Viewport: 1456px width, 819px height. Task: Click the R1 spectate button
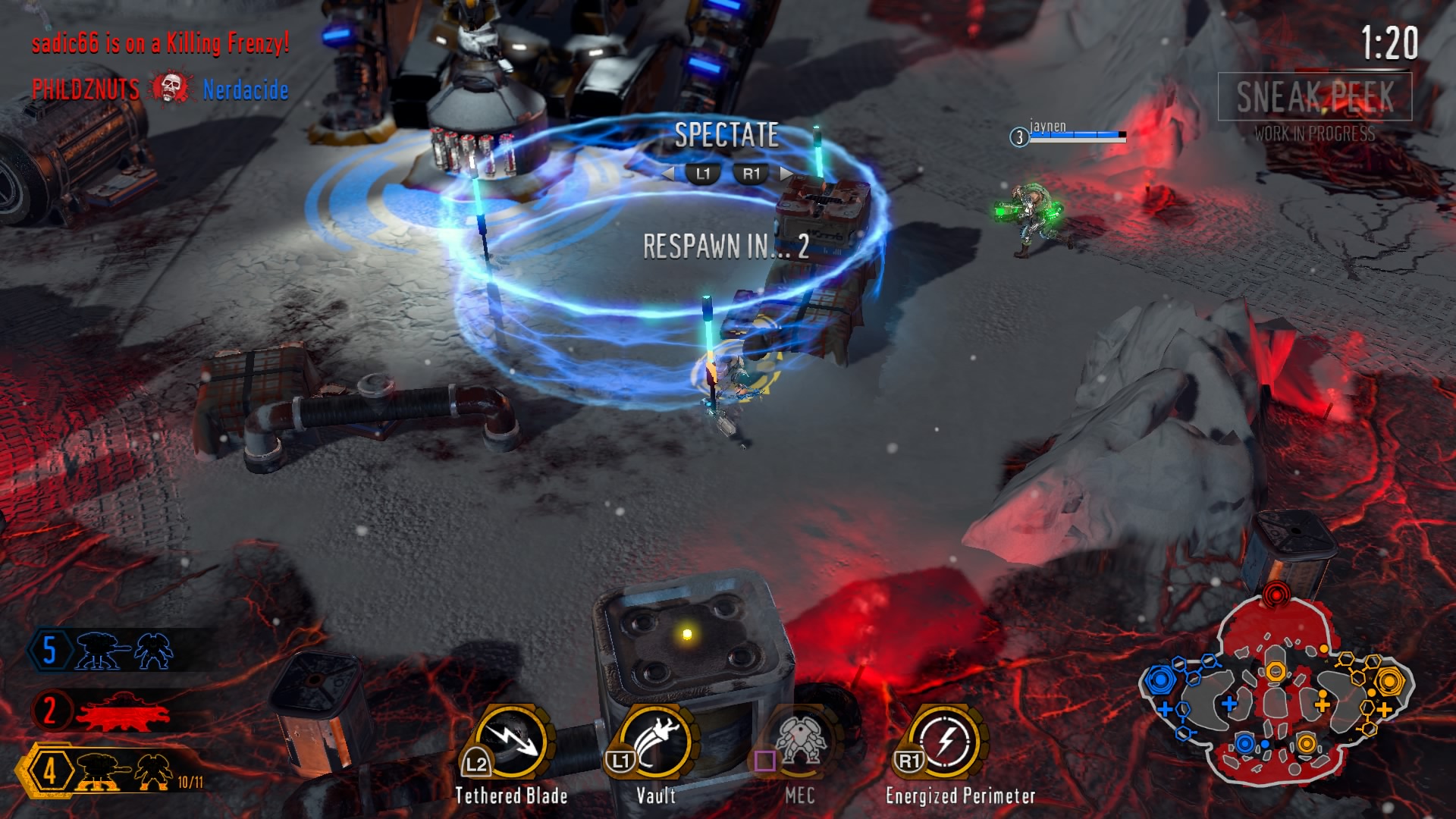tap(753, 173)
